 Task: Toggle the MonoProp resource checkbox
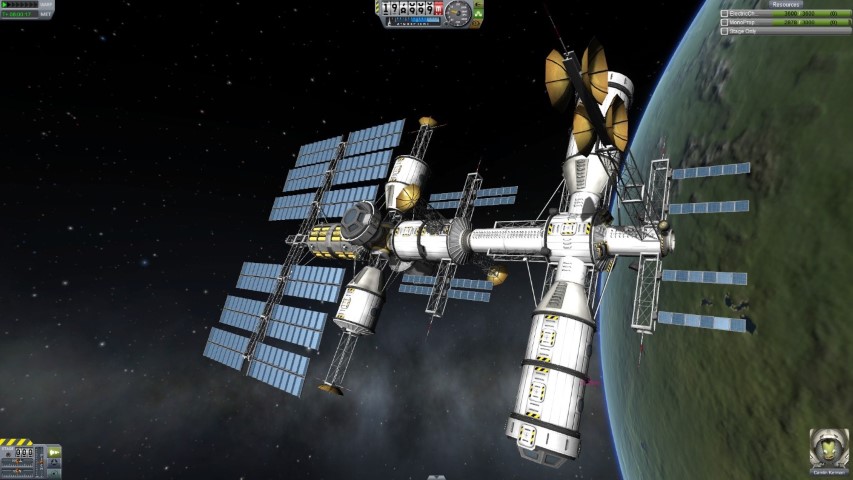click(x=725, y=22)
